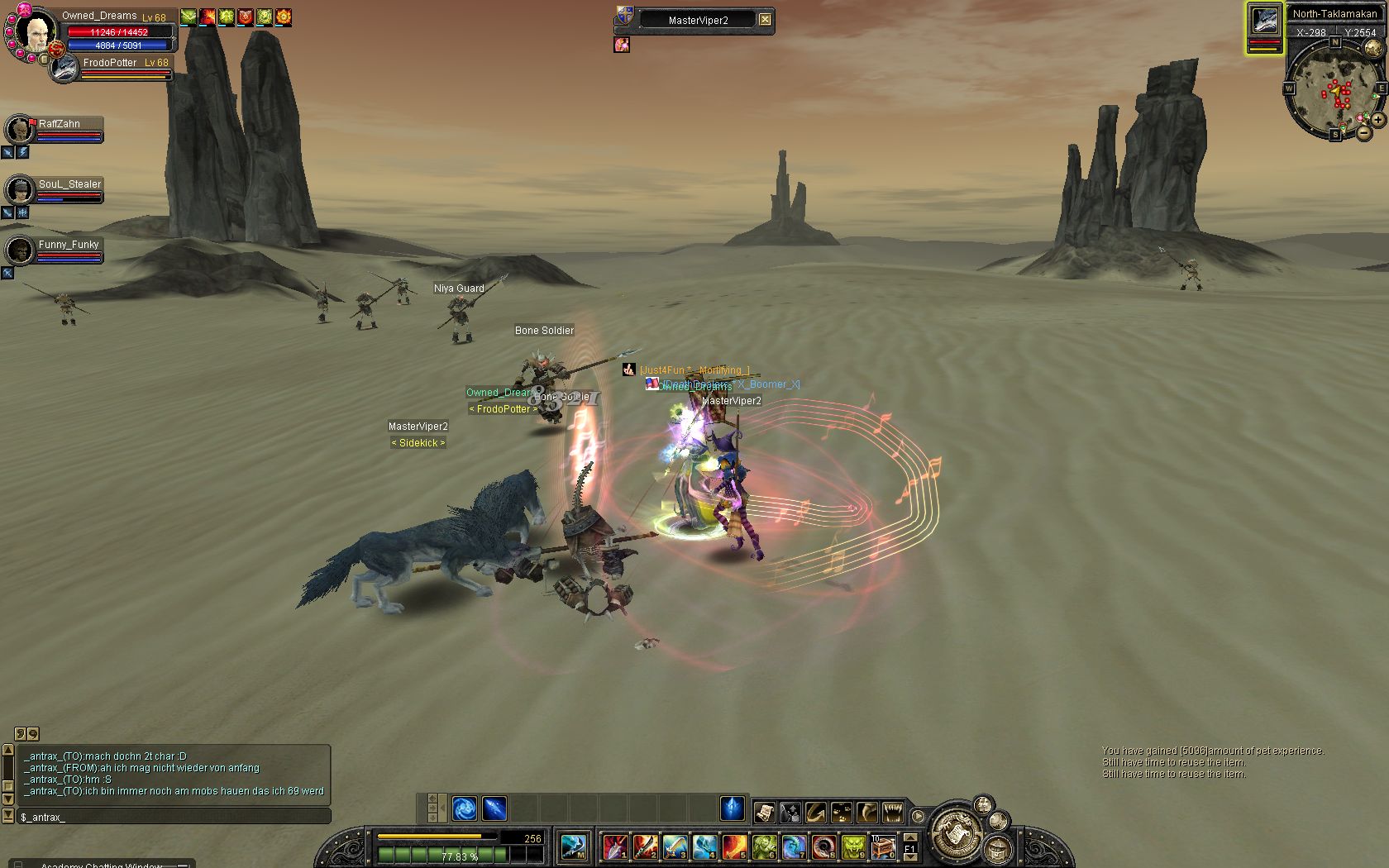
Task: Use the treasure chest item in slot 0
Action: pyautogui.click(x=883, y=847)
